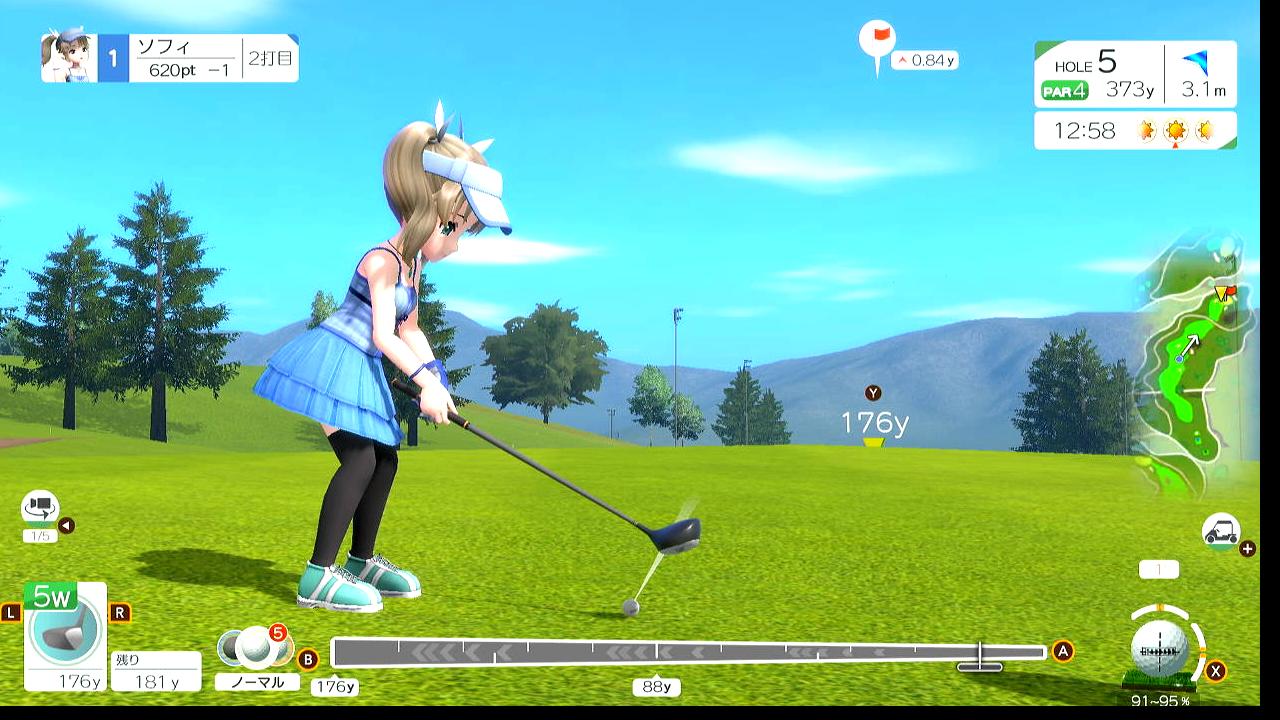Open the Hole 5 info panel
Image resolution: width=1280 pixels, height=720 pixels.
tap(1135, 74)
